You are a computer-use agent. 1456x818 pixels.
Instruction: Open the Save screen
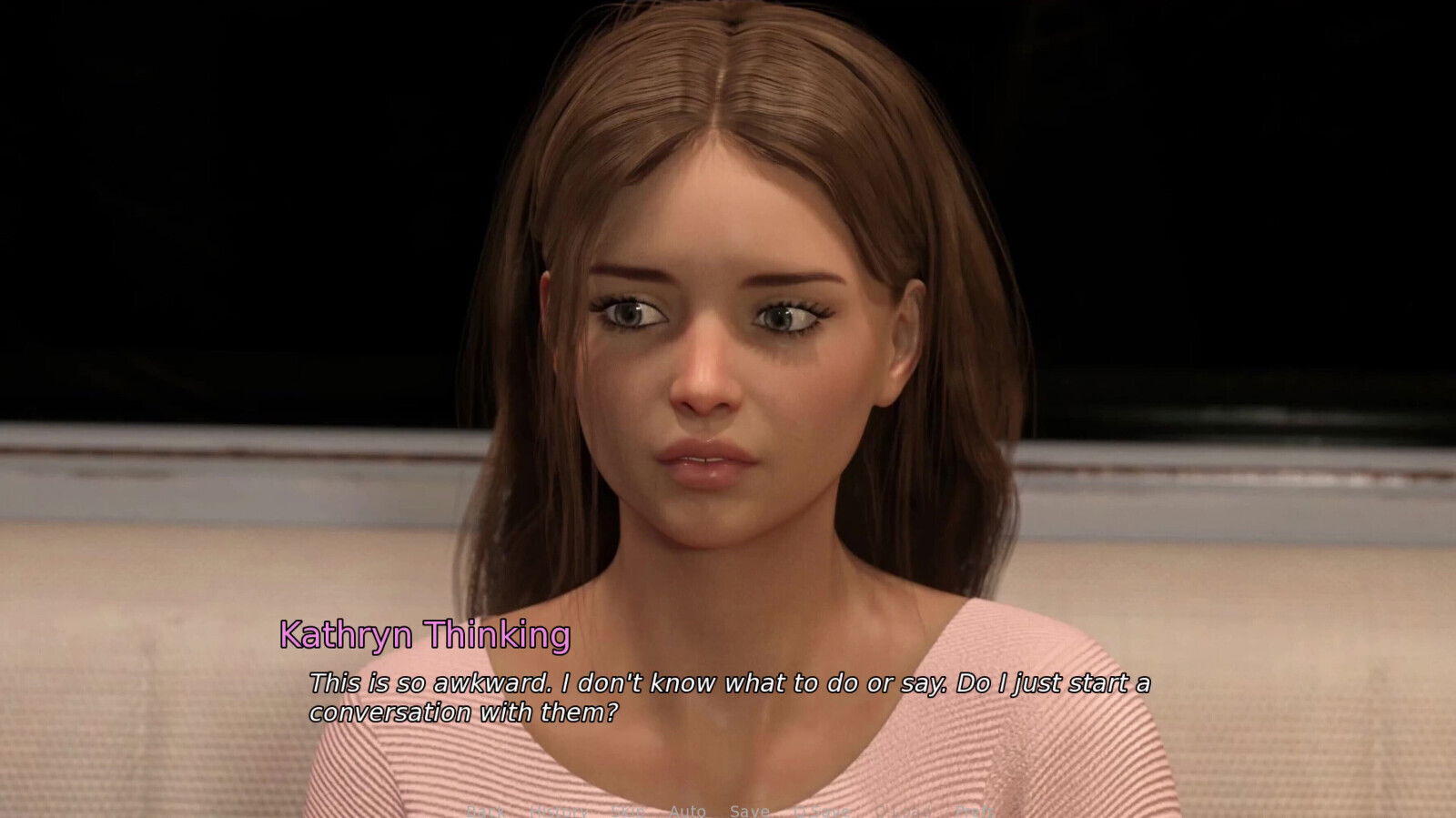749,811
